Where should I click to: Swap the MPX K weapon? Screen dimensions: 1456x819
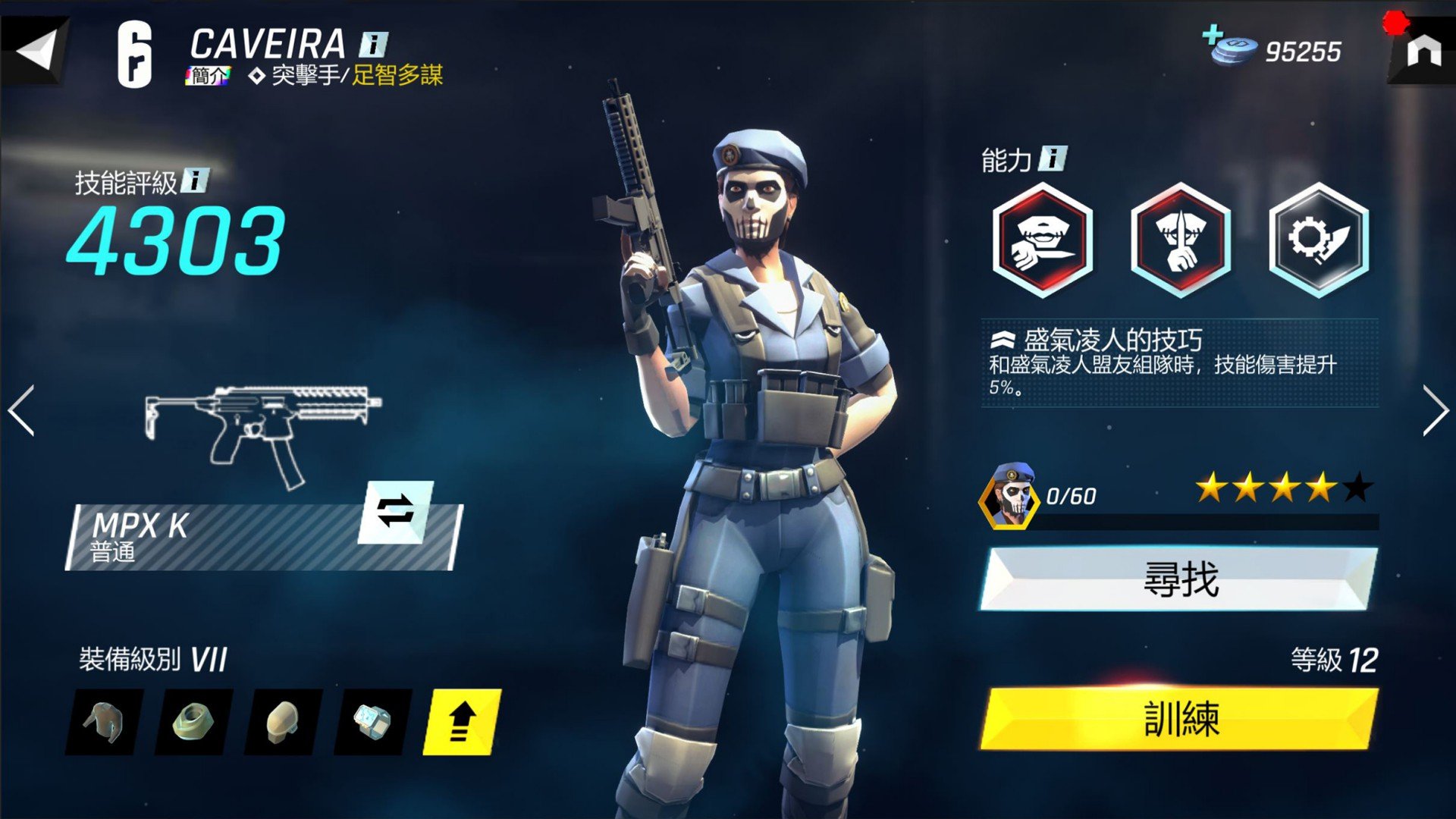point(396,512)
